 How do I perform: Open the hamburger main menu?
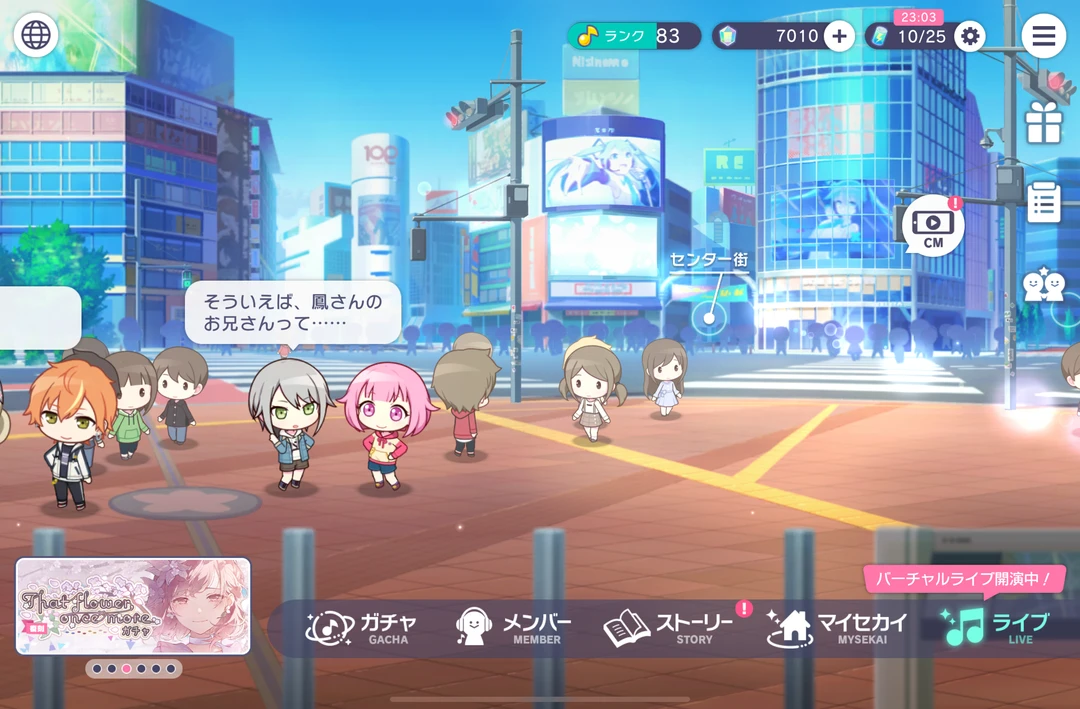[1043, 36]
